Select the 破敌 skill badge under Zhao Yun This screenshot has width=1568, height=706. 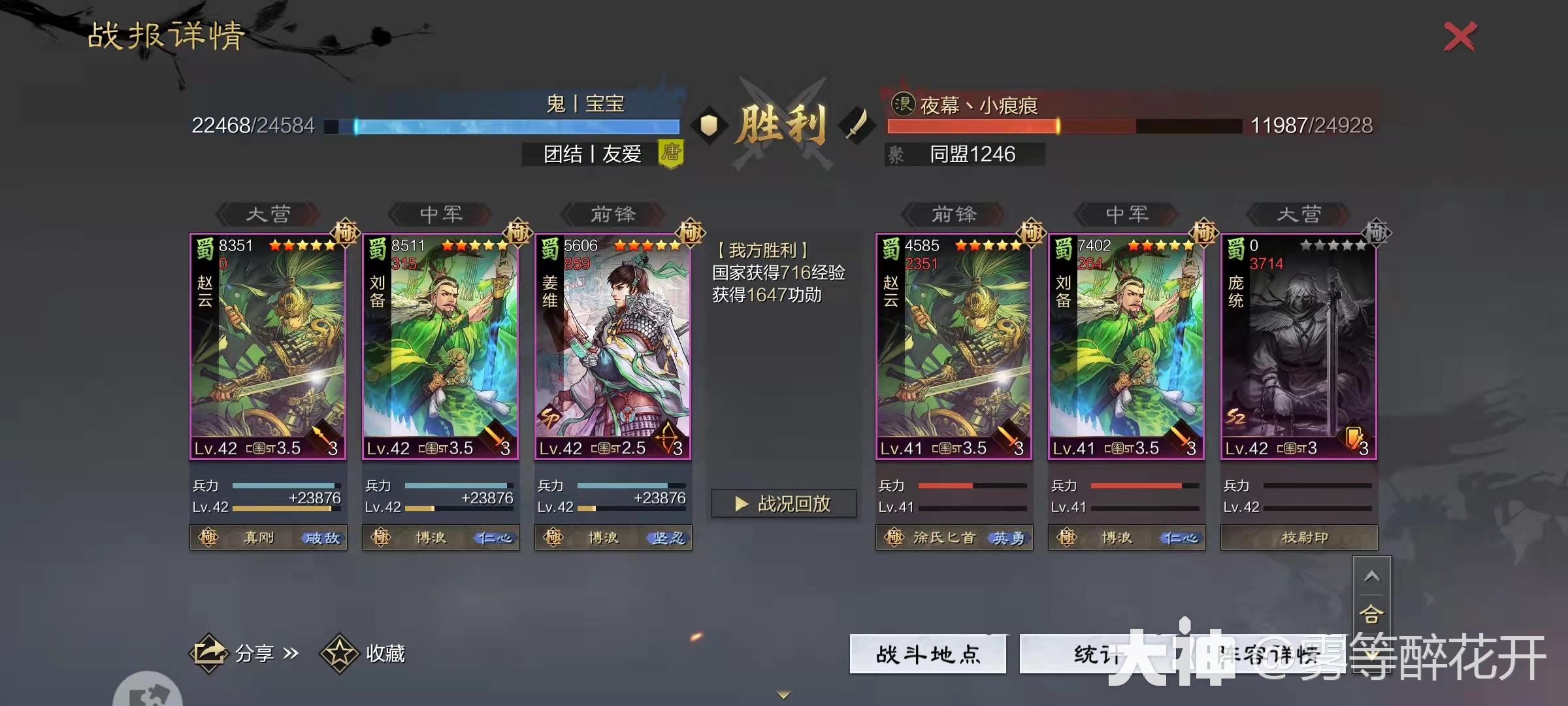coord(320,537)
